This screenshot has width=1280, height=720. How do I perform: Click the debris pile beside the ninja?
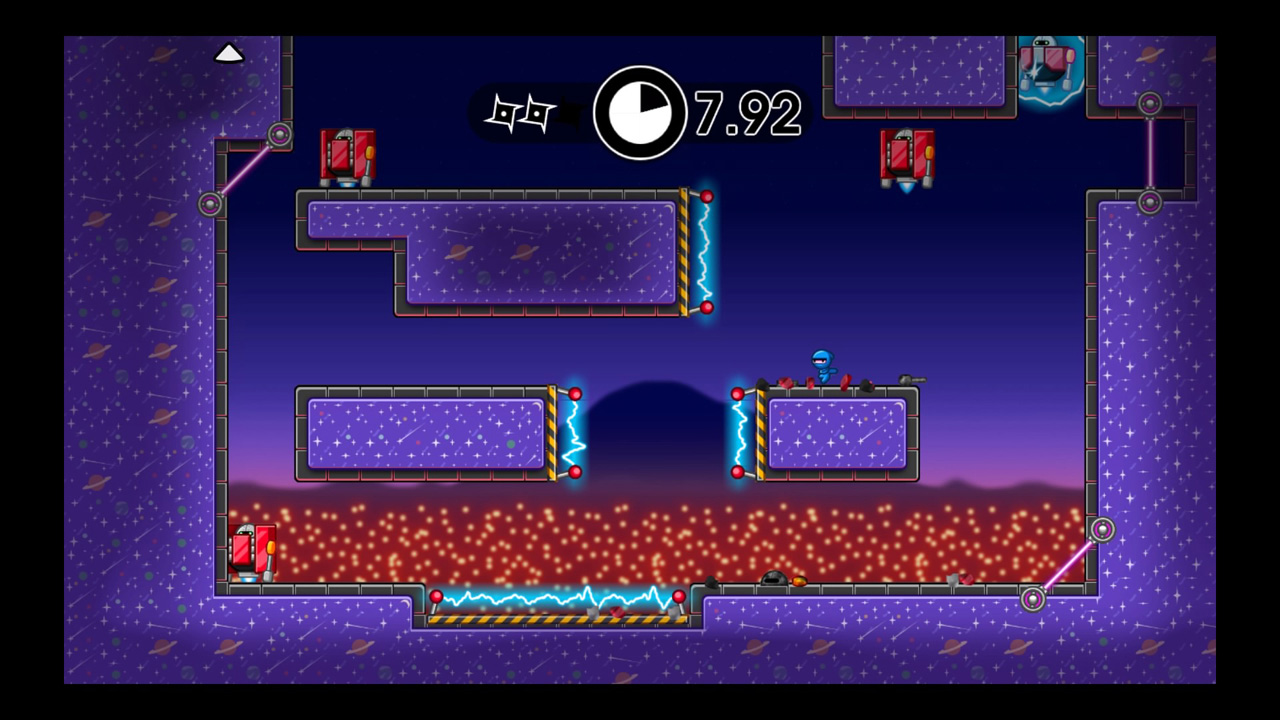(785, 383)
